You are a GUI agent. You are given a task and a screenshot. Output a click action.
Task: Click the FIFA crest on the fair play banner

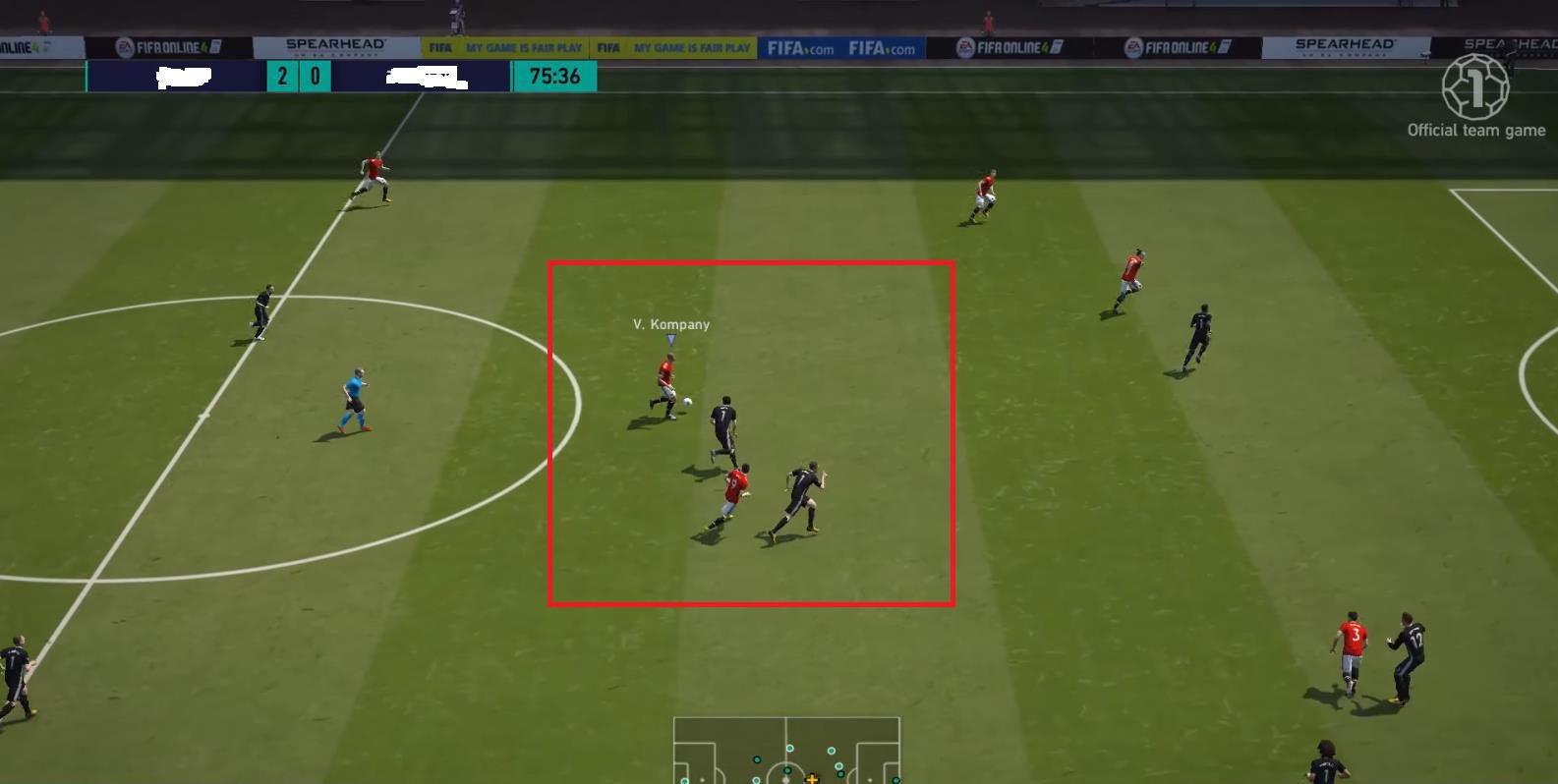click(x=439, y=46)
